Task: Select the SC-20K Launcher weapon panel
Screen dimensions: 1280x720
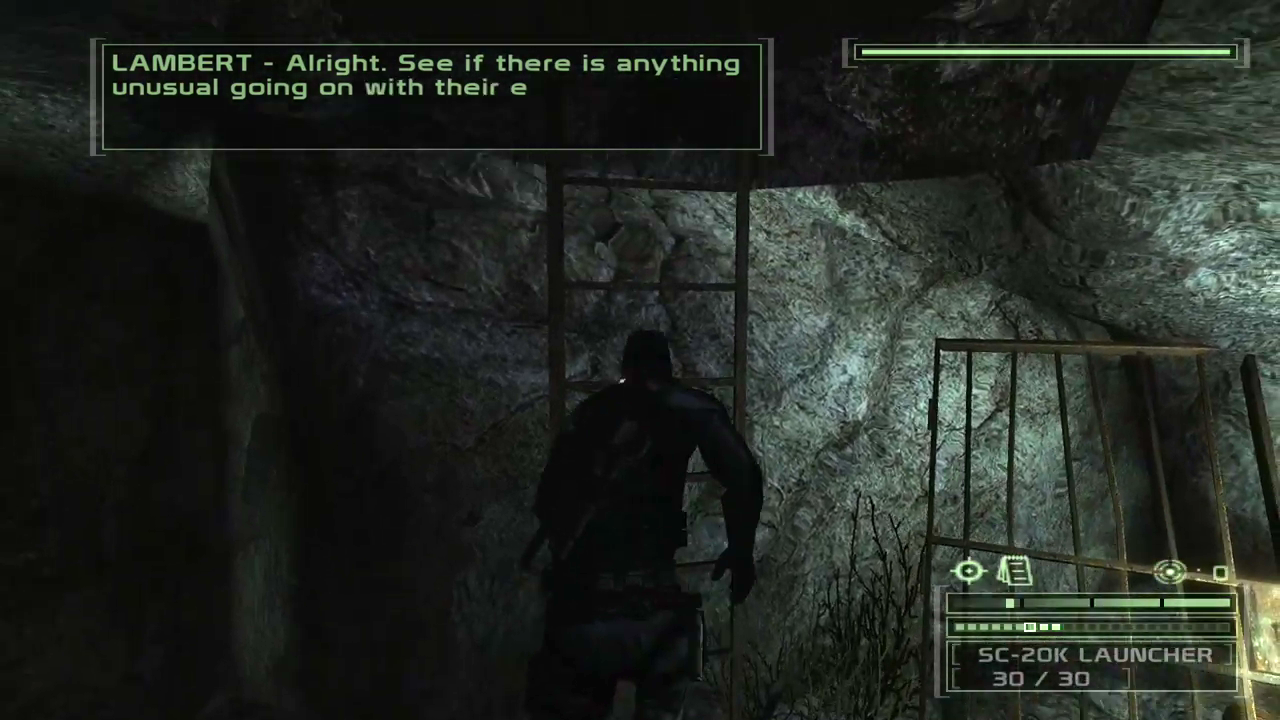Action: click(1093, 667)
